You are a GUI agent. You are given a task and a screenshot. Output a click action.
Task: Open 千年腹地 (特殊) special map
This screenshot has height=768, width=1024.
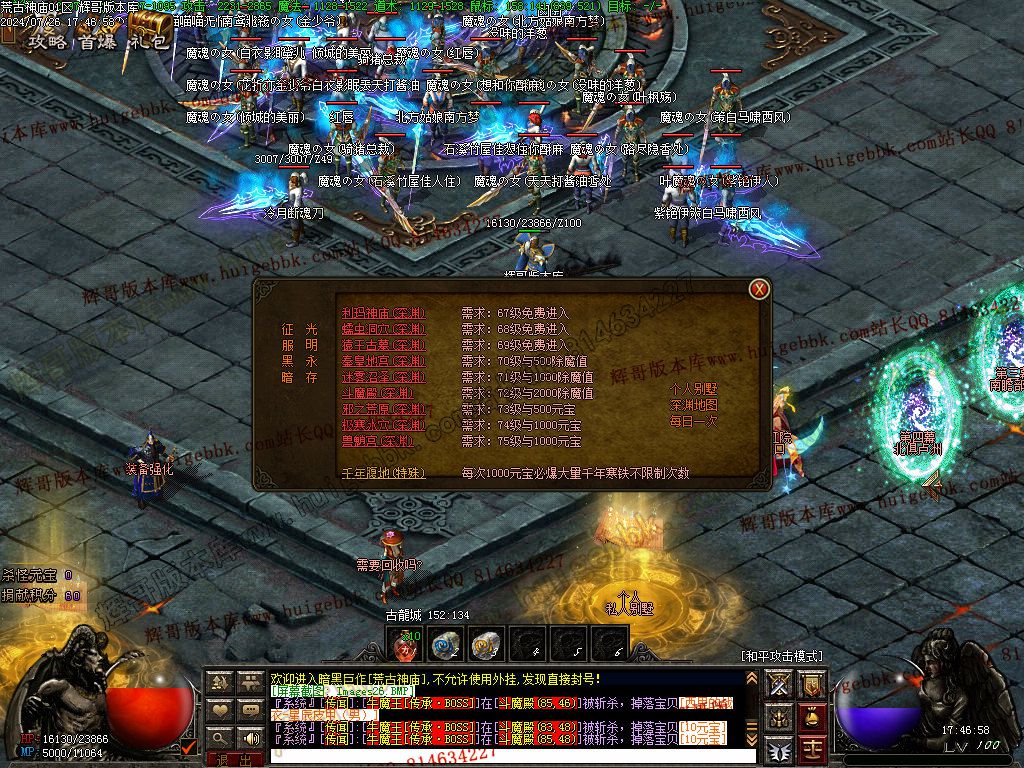pyautogui.click(x=383, y=473)
